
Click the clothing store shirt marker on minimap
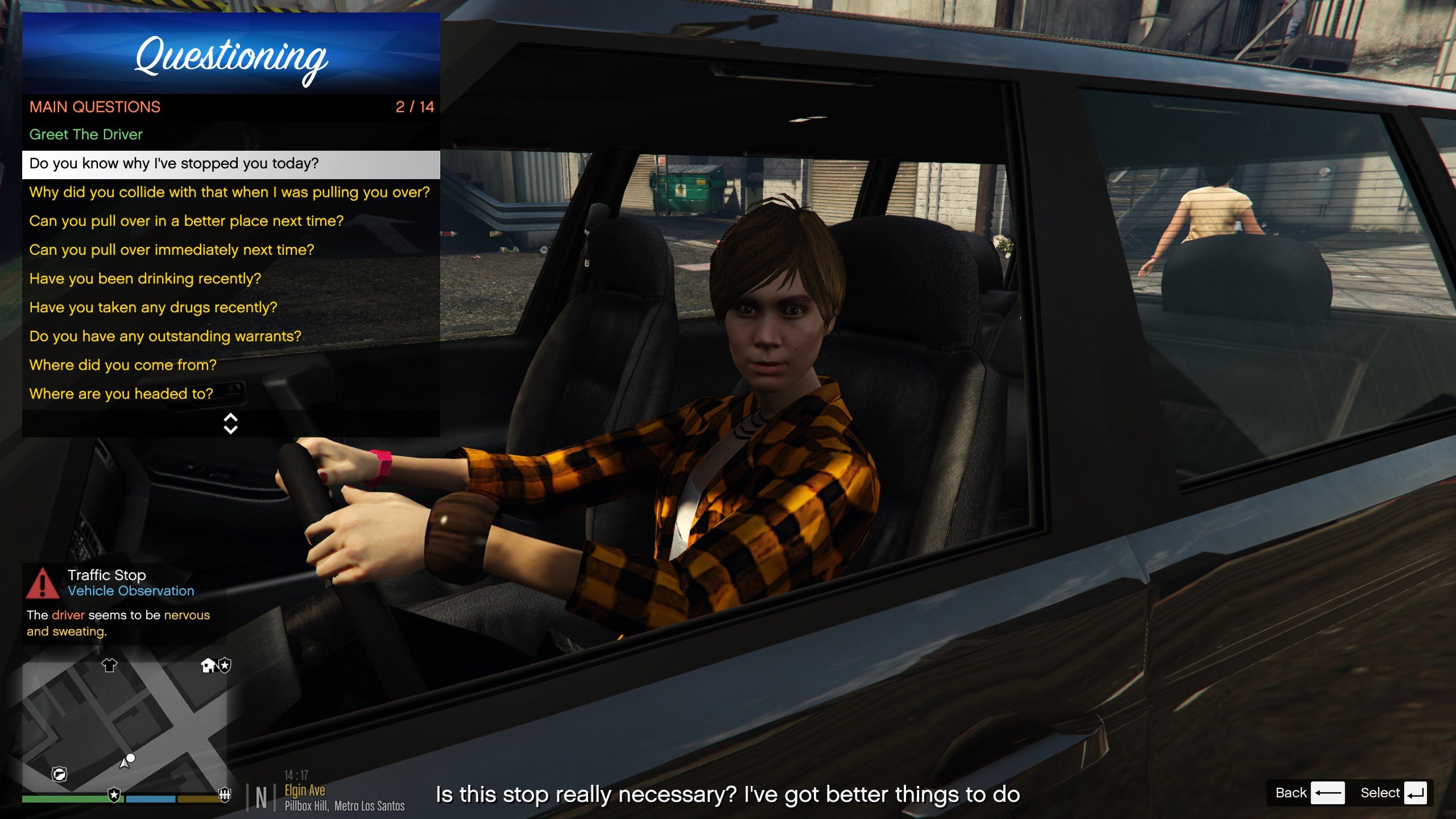click(x=109, y=665)
